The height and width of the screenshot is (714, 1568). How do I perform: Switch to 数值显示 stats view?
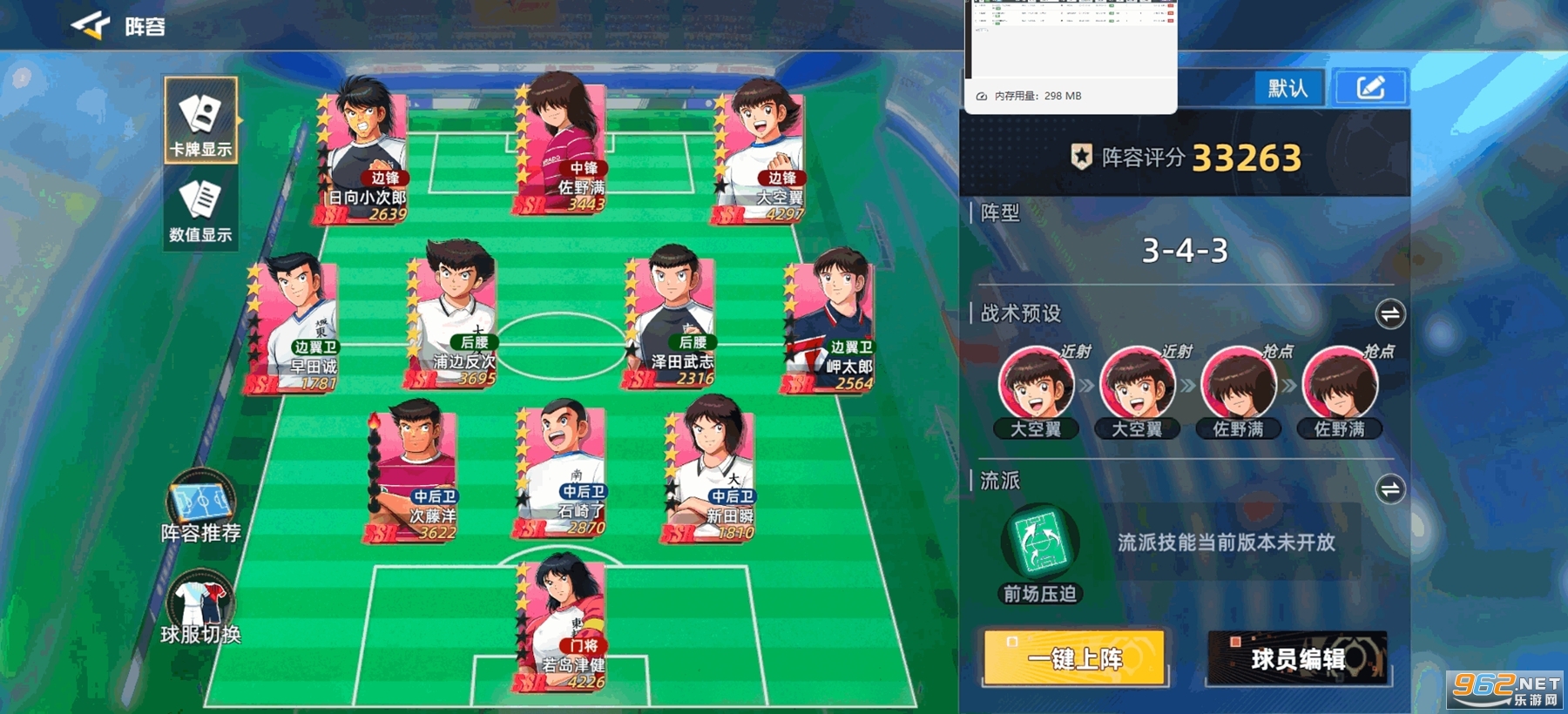[200, 211]
